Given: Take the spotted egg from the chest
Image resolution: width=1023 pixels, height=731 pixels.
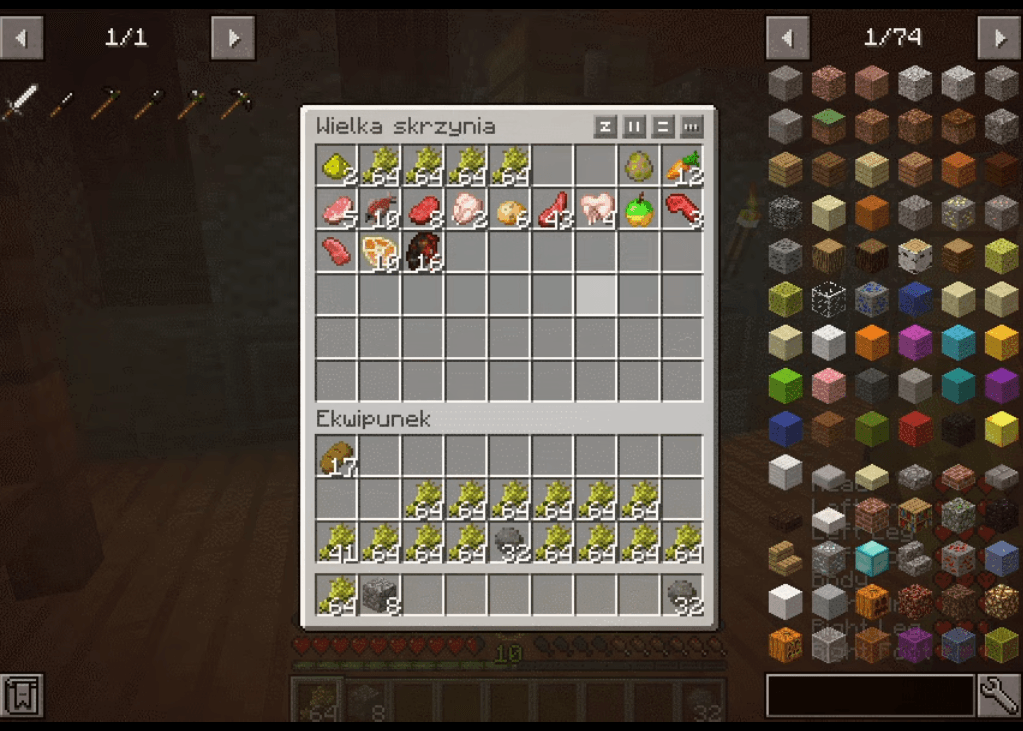Looking at the screenshot, I should pos(639,167).
